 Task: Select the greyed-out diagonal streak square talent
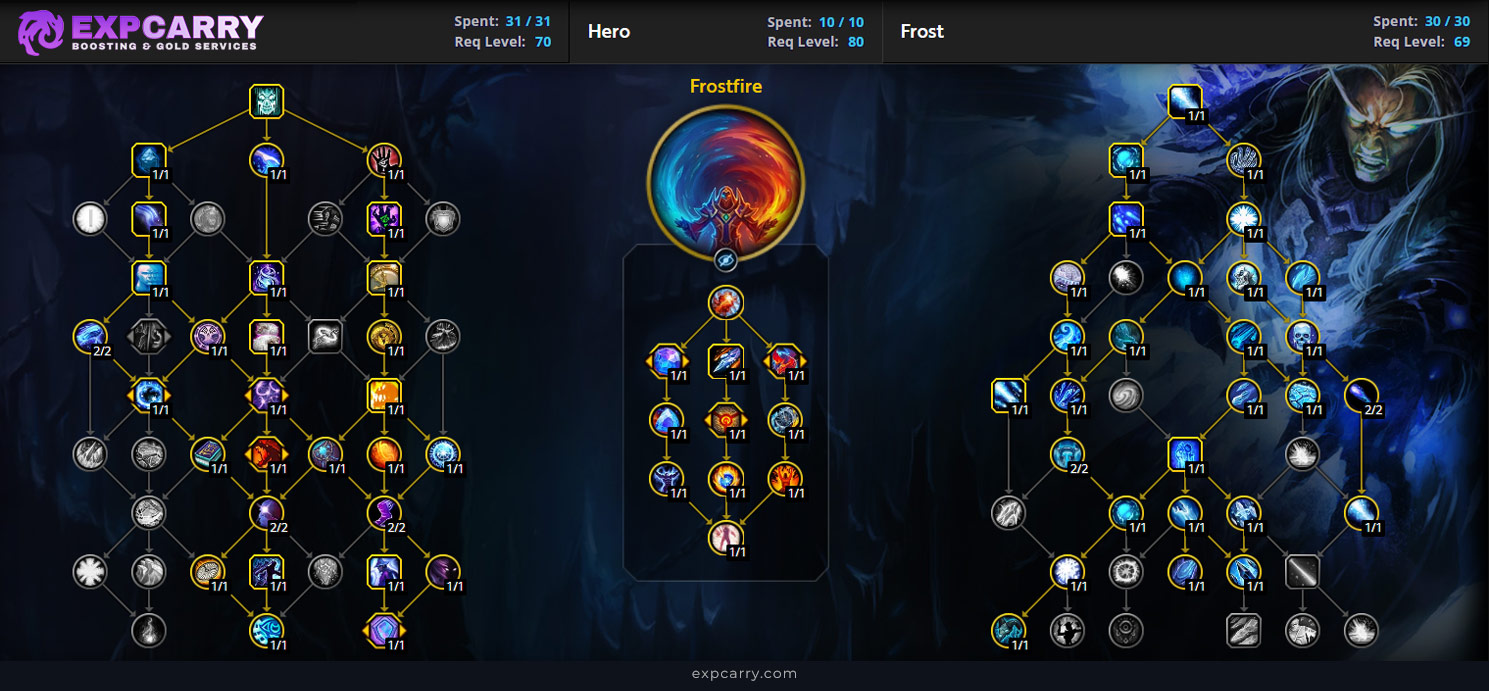click(1302, 572)
